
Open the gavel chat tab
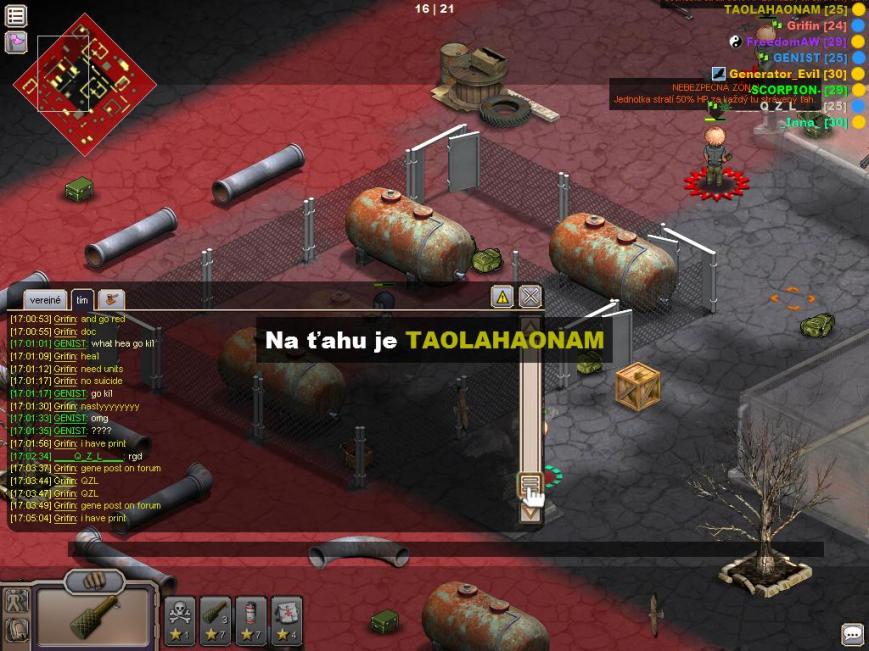point(111,299)
